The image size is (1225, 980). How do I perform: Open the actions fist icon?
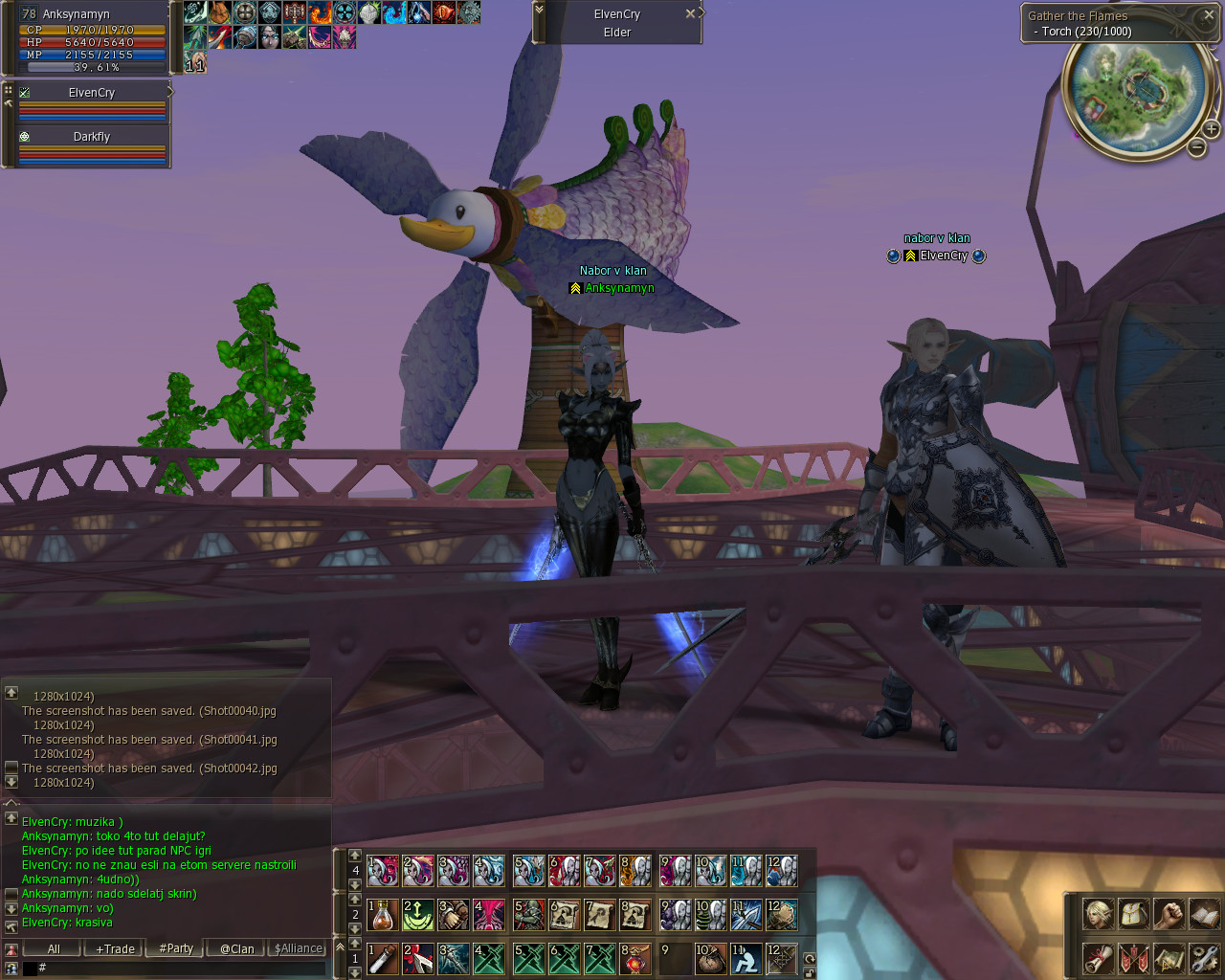(1169, 914)
